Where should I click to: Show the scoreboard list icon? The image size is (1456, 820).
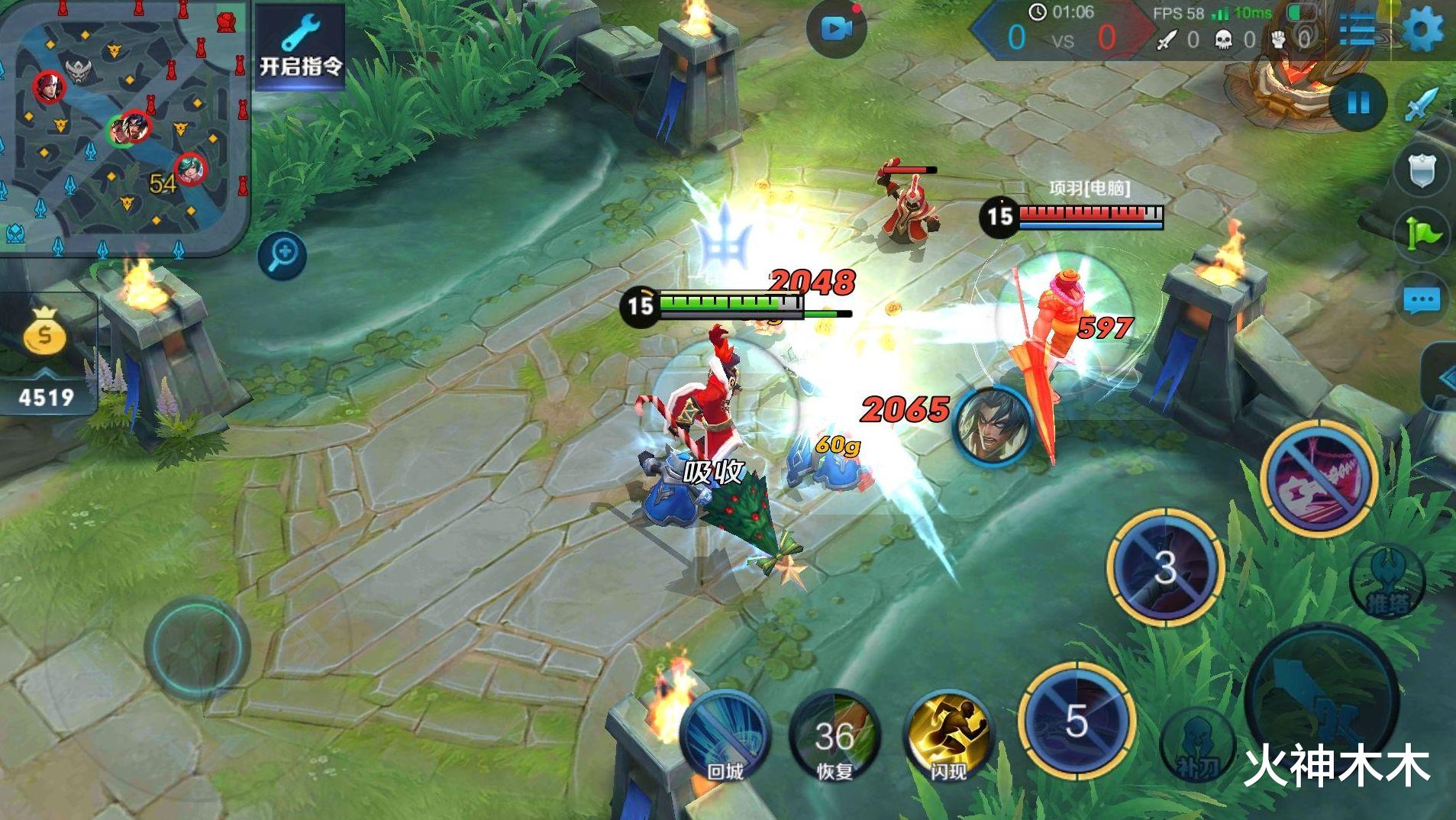click(x=1359, y=31)
